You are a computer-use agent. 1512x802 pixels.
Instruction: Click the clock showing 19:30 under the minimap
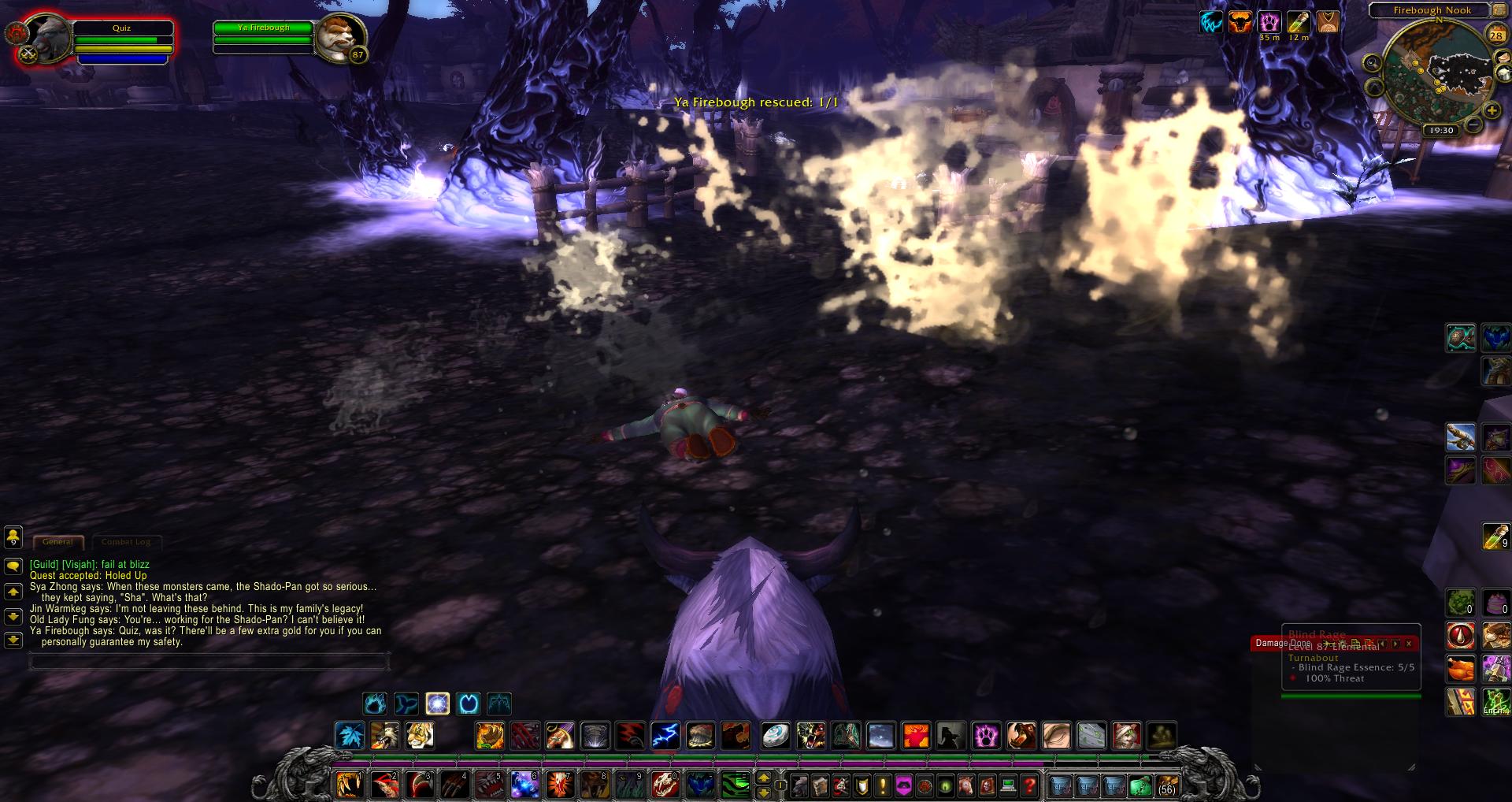[1443, 131]
